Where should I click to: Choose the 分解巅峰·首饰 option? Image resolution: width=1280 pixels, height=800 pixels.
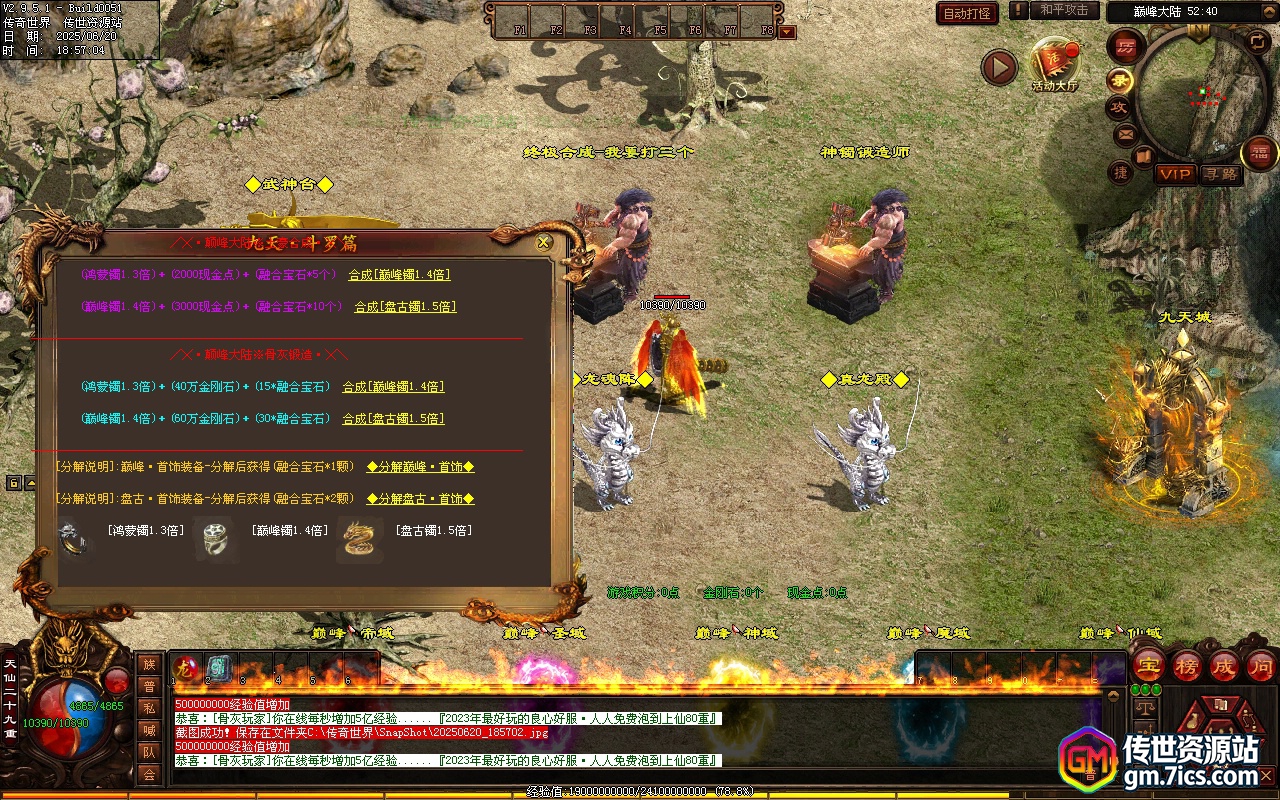click(x=420, y=467)
